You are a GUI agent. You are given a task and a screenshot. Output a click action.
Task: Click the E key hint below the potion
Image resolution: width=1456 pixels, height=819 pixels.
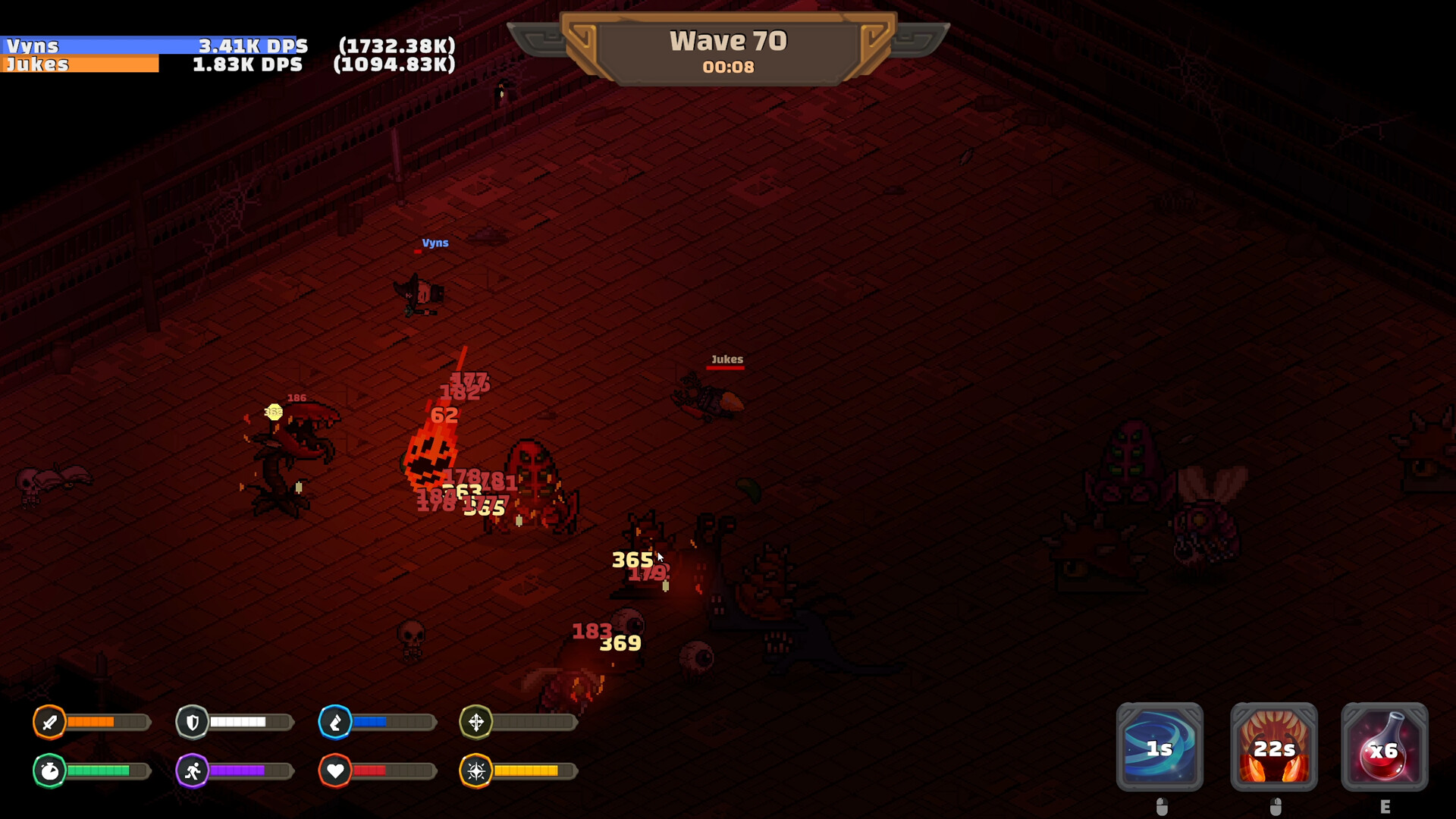(1386, 805)
